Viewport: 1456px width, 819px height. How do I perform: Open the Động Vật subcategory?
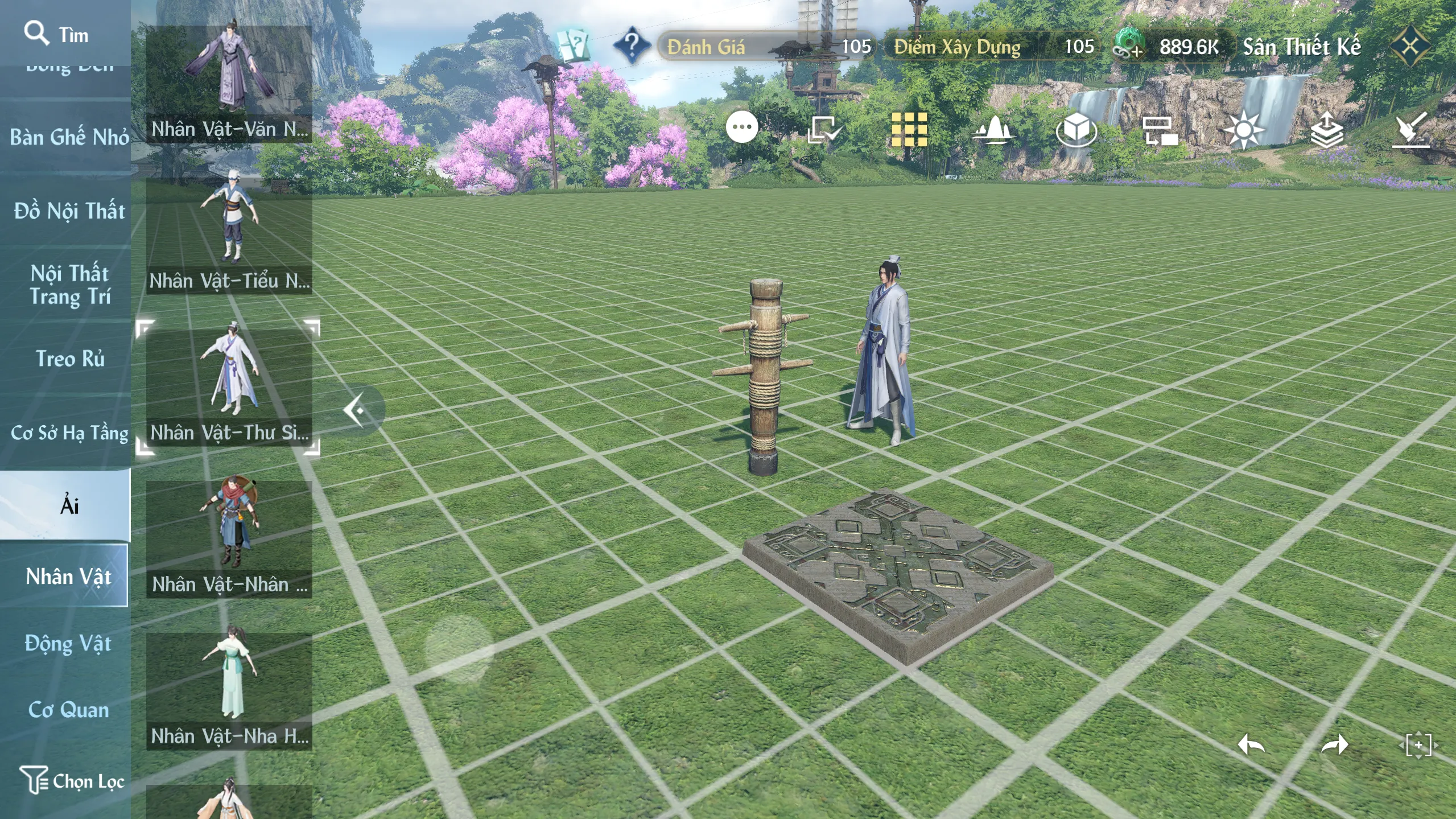click(68, 644)
